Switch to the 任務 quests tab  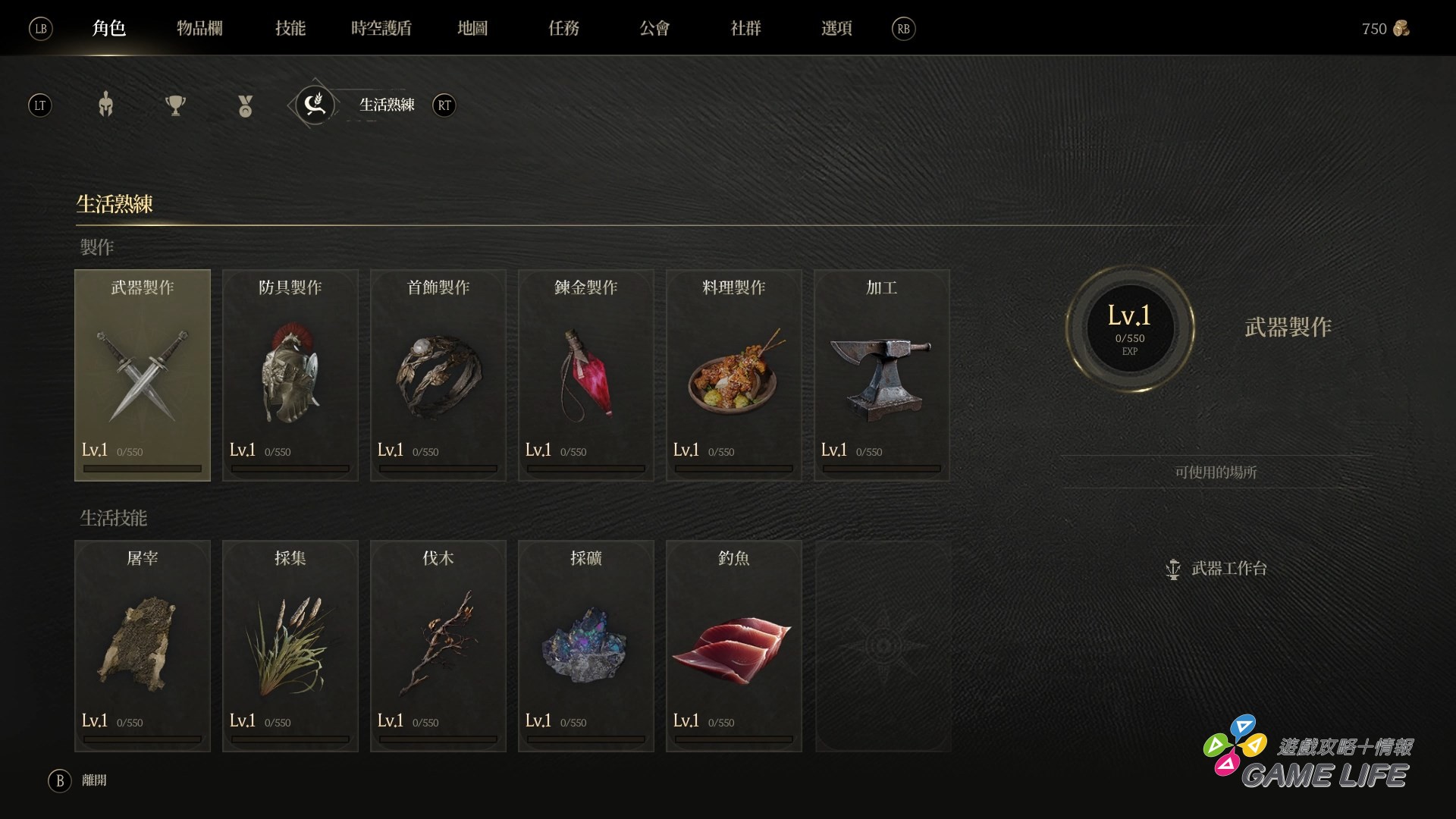pos(563,29)
